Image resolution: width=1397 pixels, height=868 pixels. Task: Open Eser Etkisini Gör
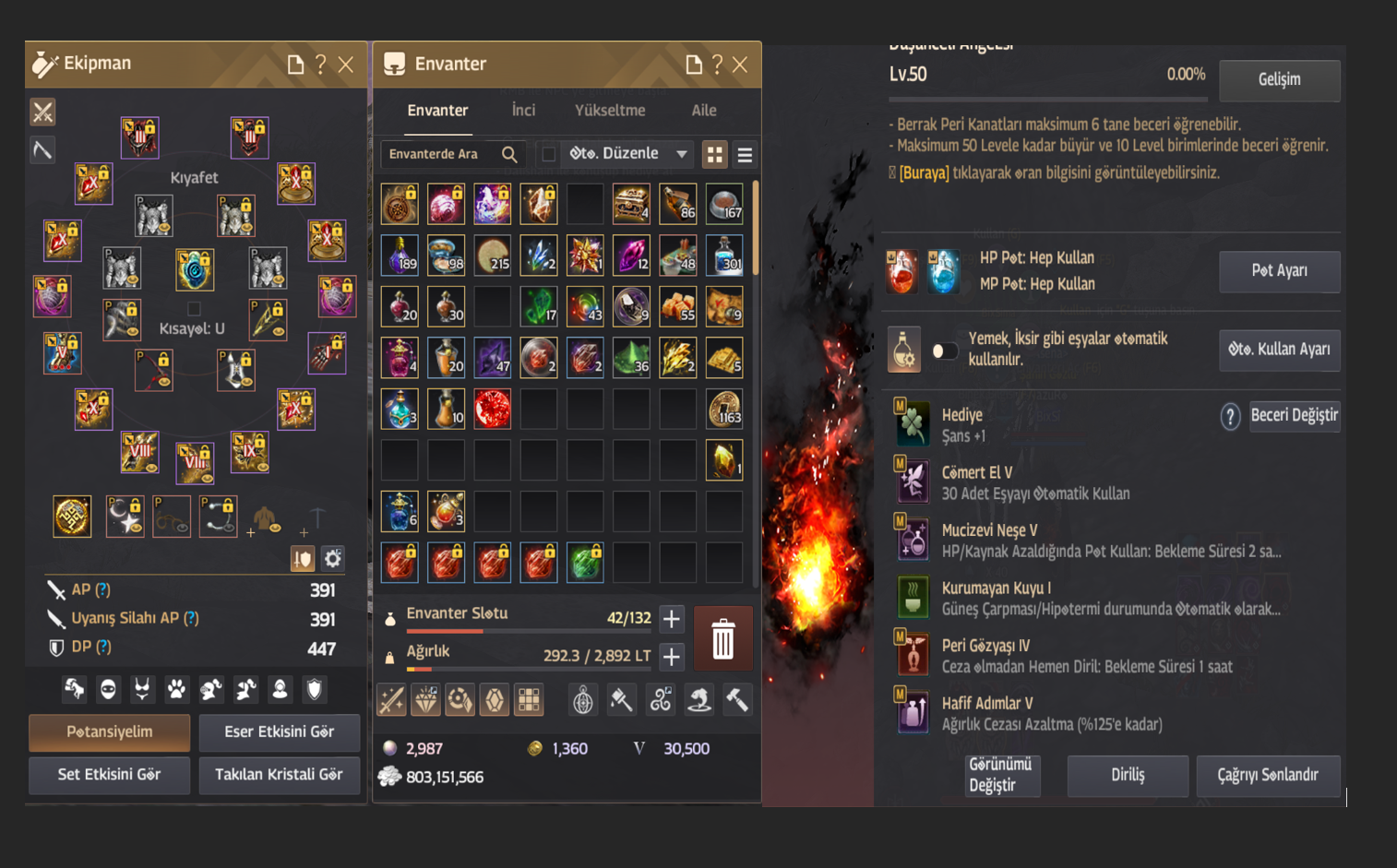(279, 732)
